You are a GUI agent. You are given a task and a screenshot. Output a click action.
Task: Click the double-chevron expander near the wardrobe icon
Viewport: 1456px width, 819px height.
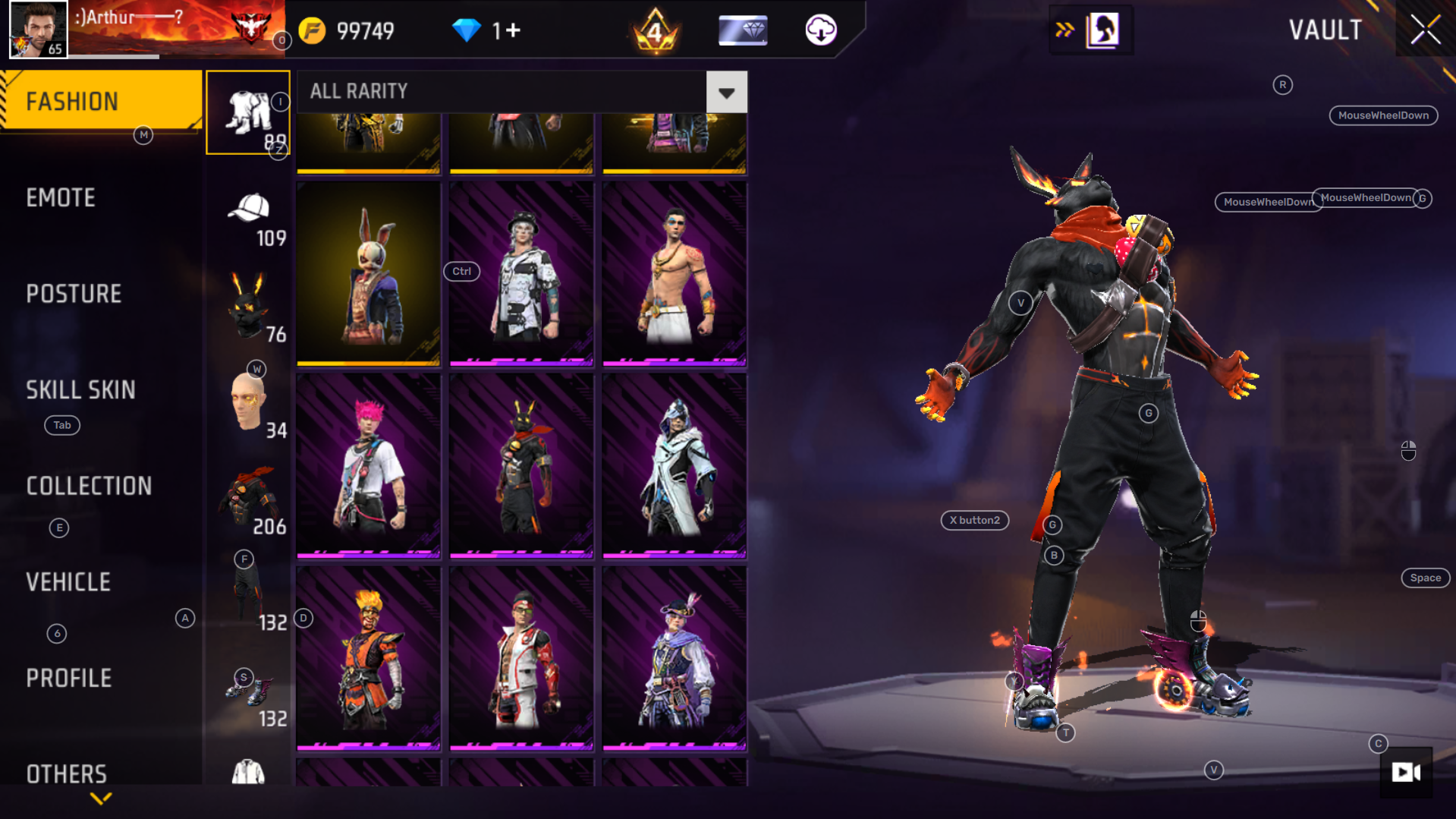[1065, 30]
